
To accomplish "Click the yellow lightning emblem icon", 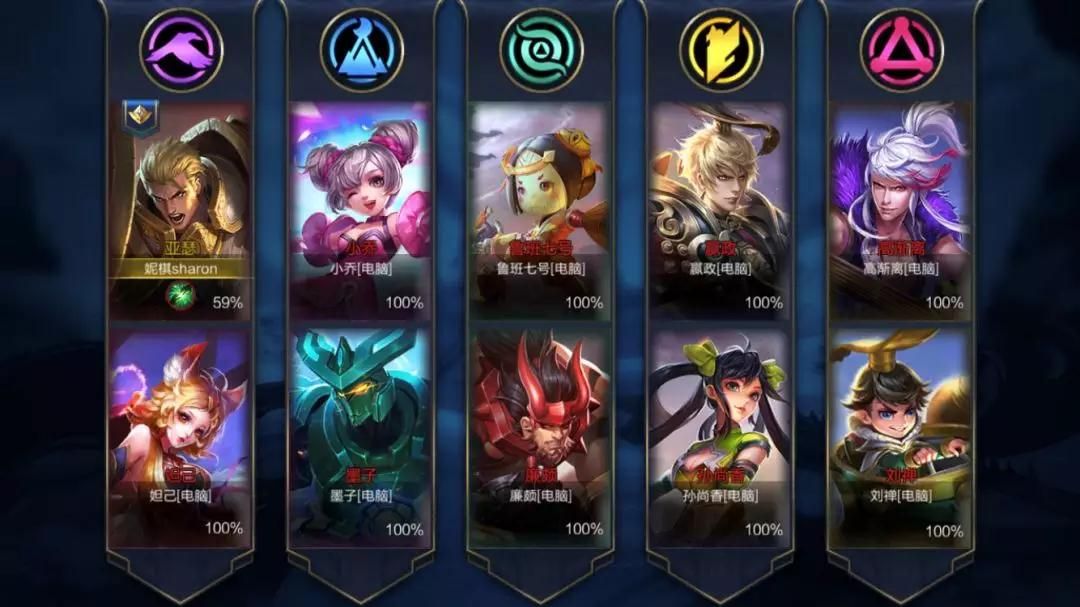I will [721, 50].
